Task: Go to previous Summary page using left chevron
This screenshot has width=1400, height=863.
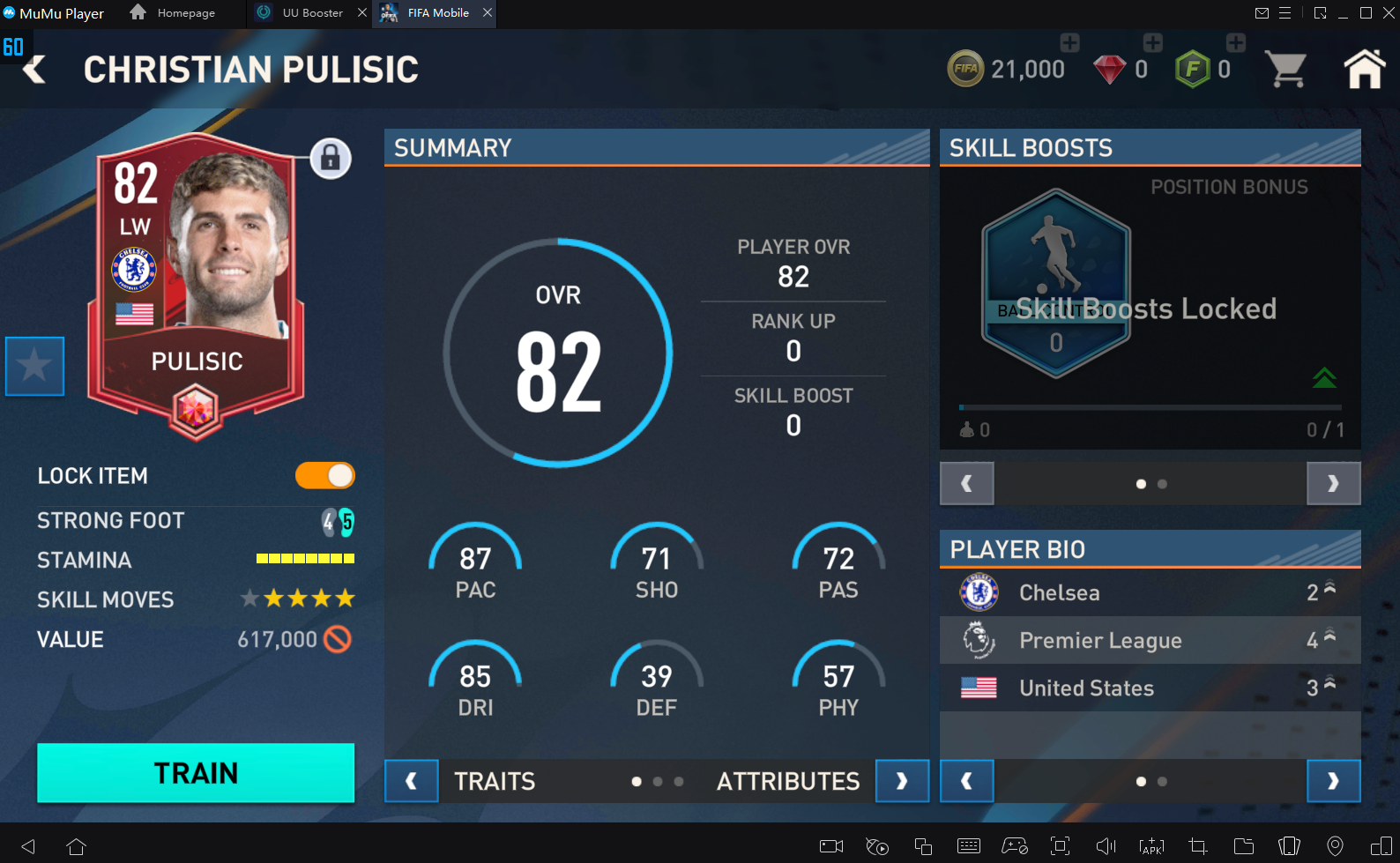Action: click(411, 781)
